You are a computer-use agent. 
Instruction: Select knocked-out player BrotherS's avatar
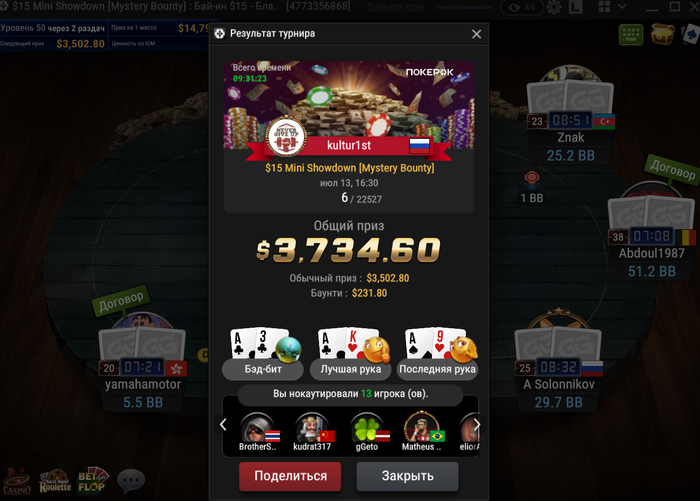[257, 427]
